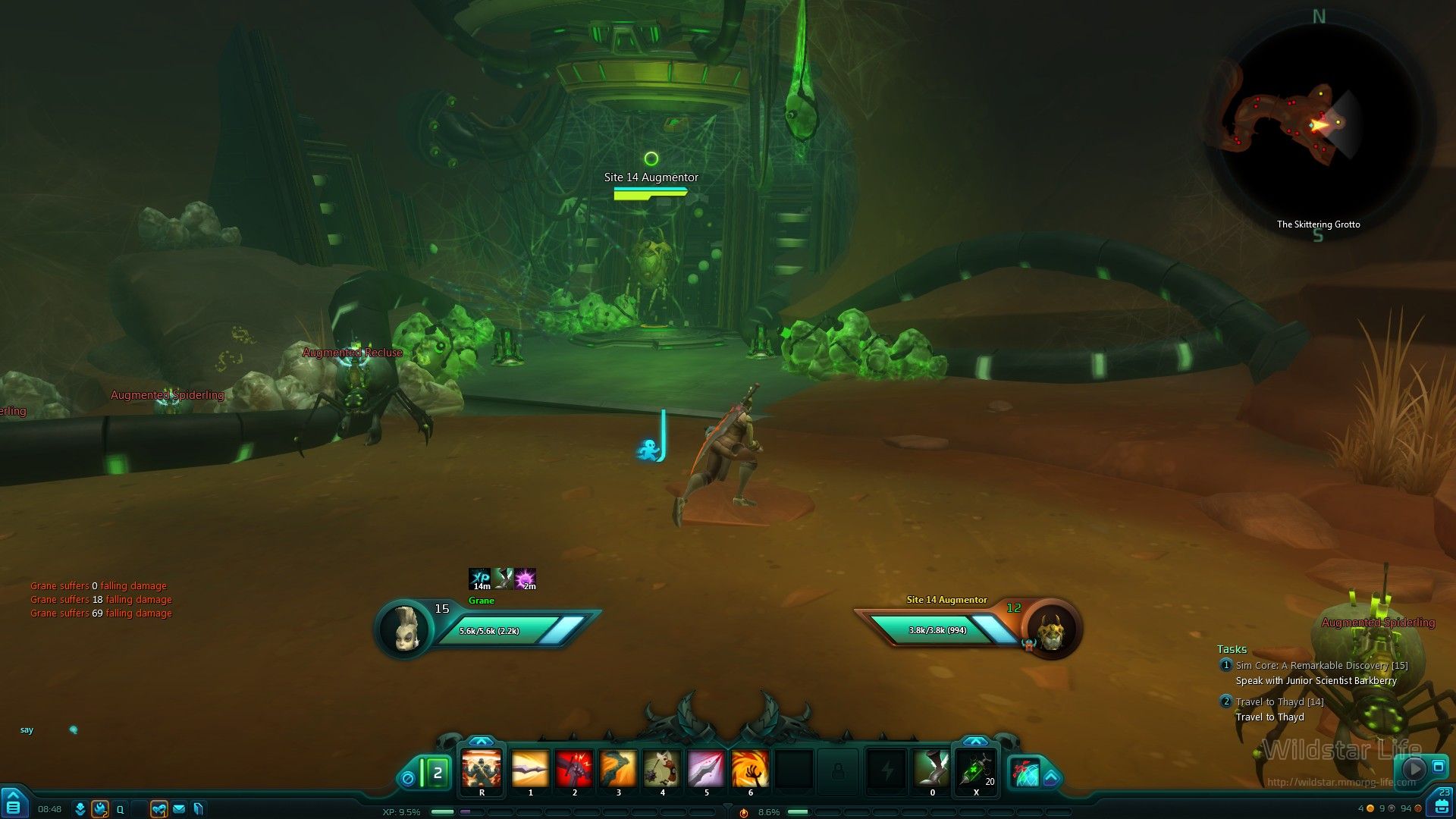This screenshot has width=1456, height=819.
Task: Use the boot dash ability in slot 0
Action: tap(932, 770)
